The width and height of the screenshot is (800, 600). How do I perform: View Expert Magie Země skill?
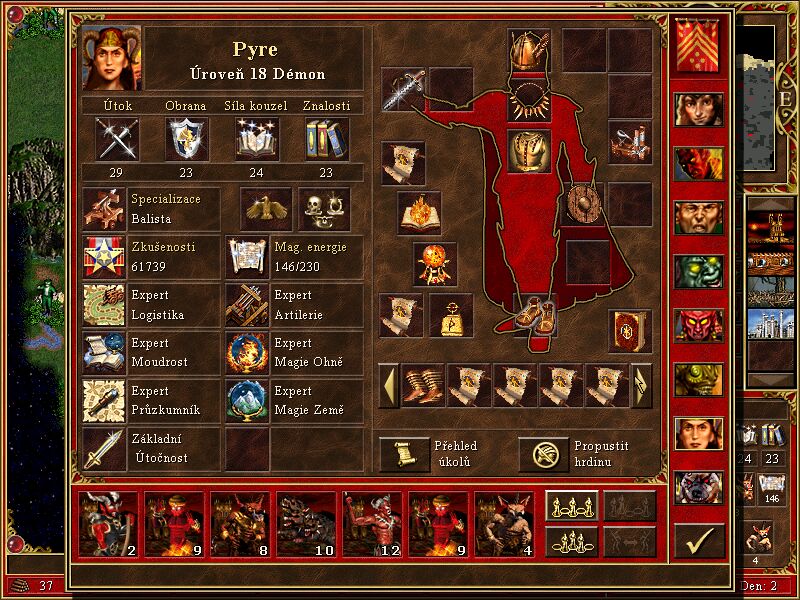click(x=248, y=401)
